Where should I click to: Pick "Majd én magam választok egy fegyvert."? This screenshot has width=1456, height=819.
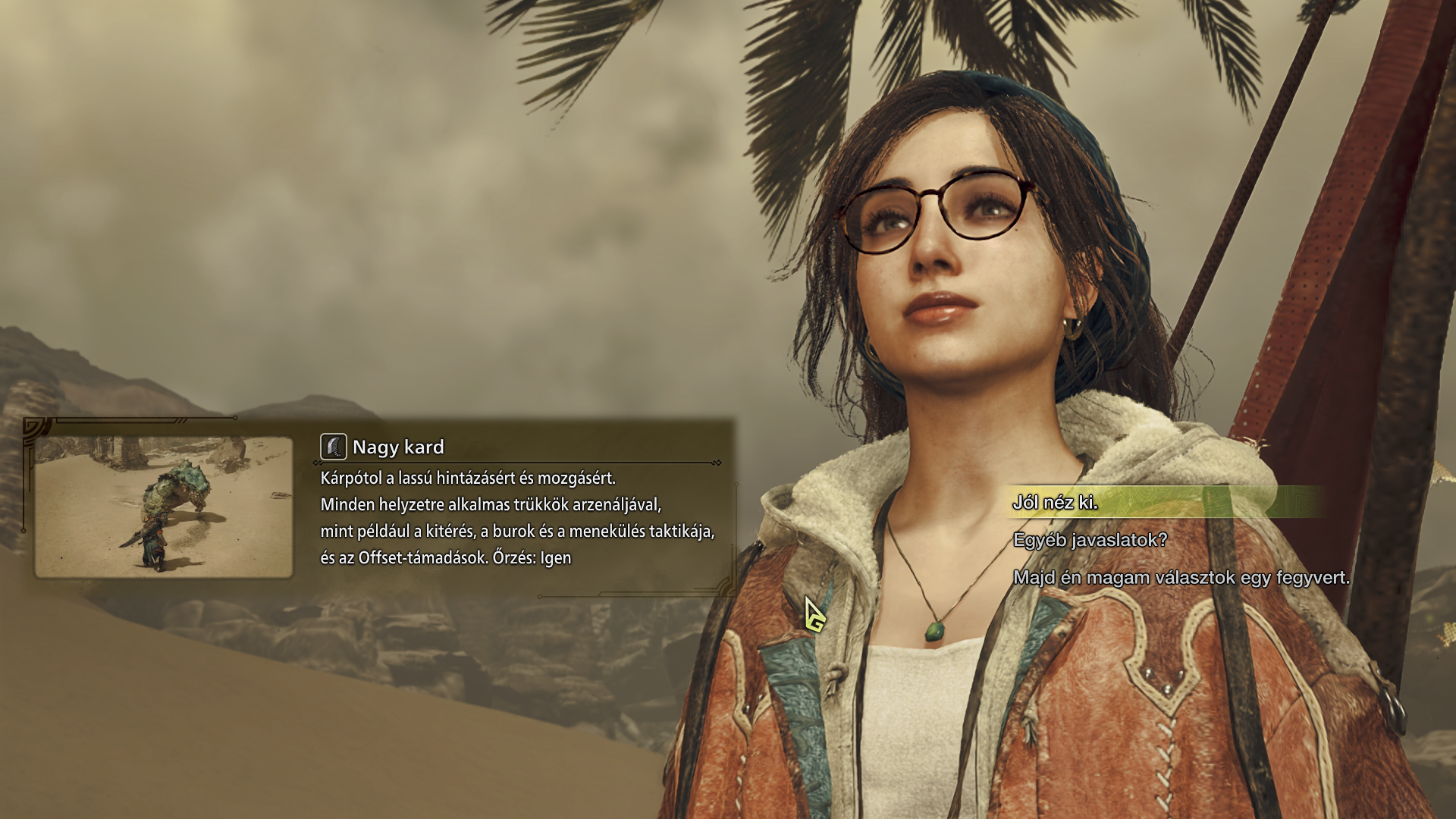coord(1181,578)
